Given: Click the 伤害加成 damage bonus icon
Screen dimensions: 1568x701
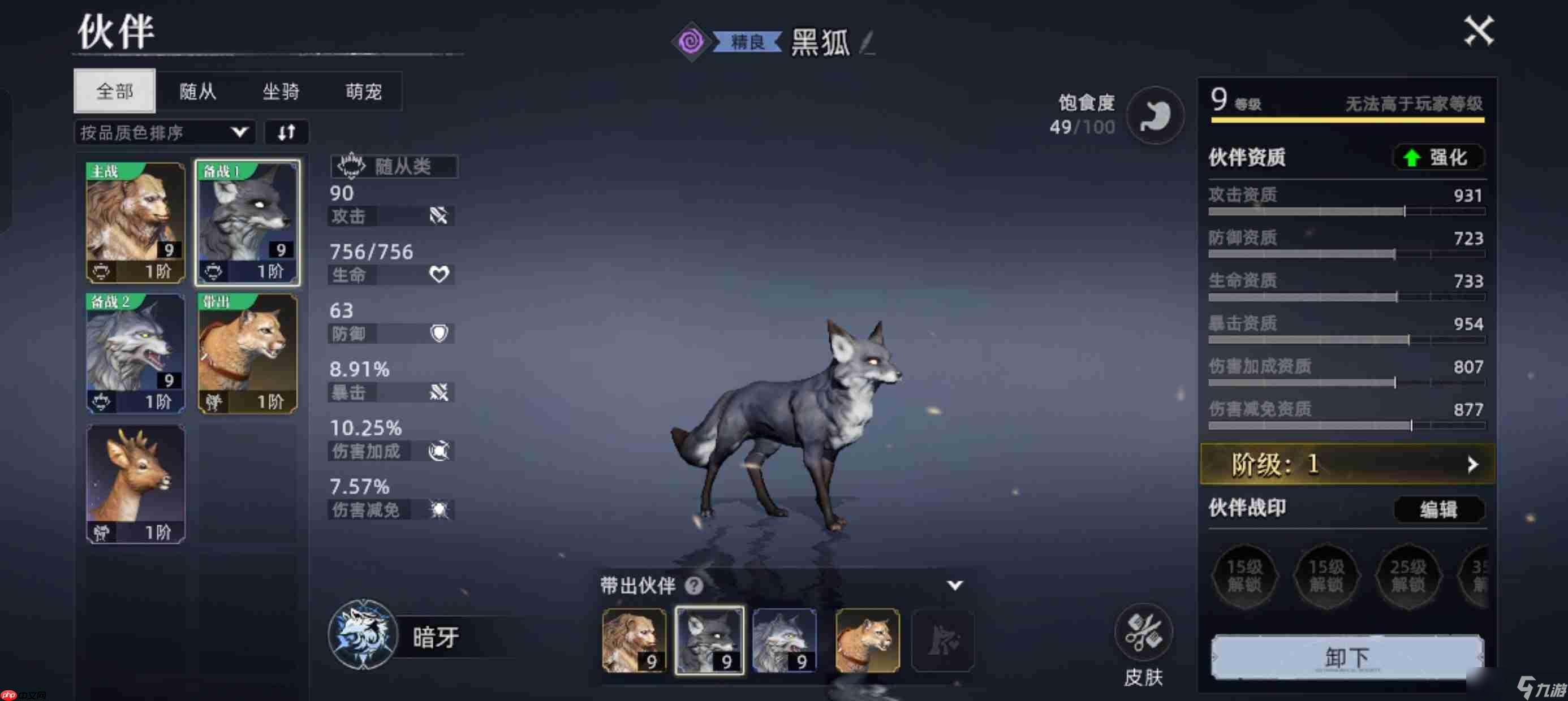Looking at the screenshot, I should pyautogui.click(x=440, y=452).
